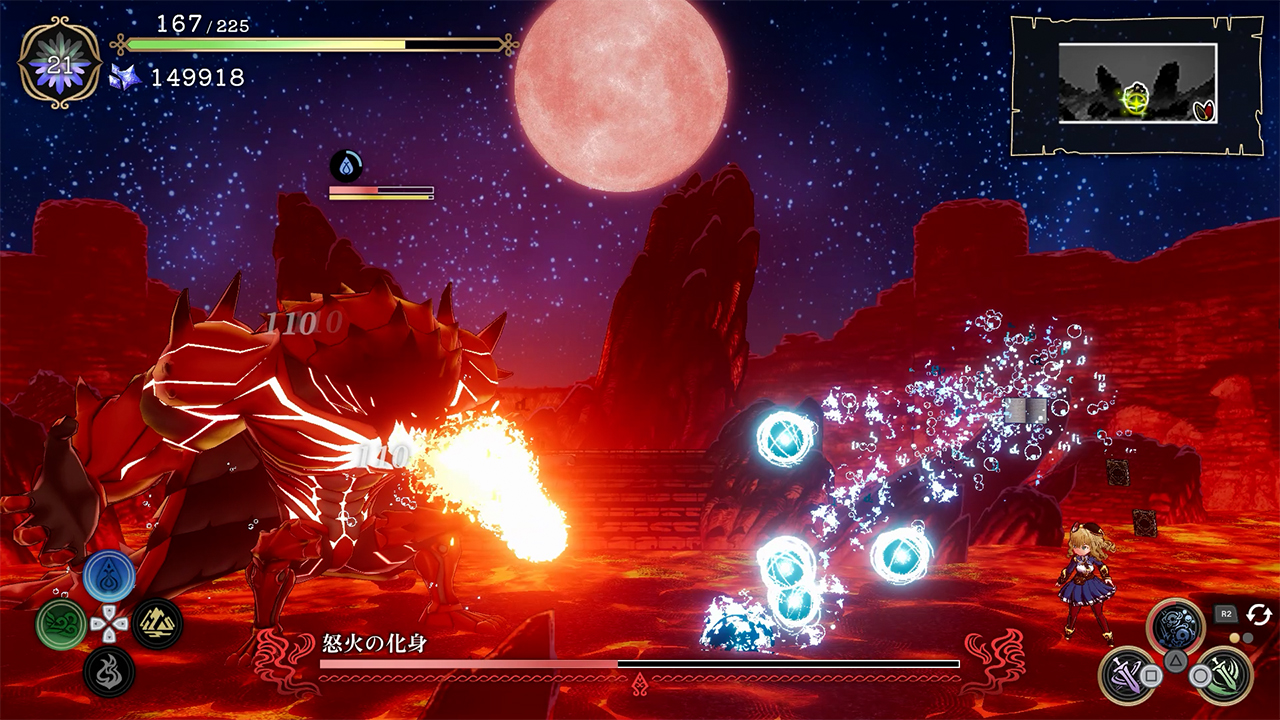The image size is (1280, 720).
Task: Select the blue water element emblem
Action: 109,575
